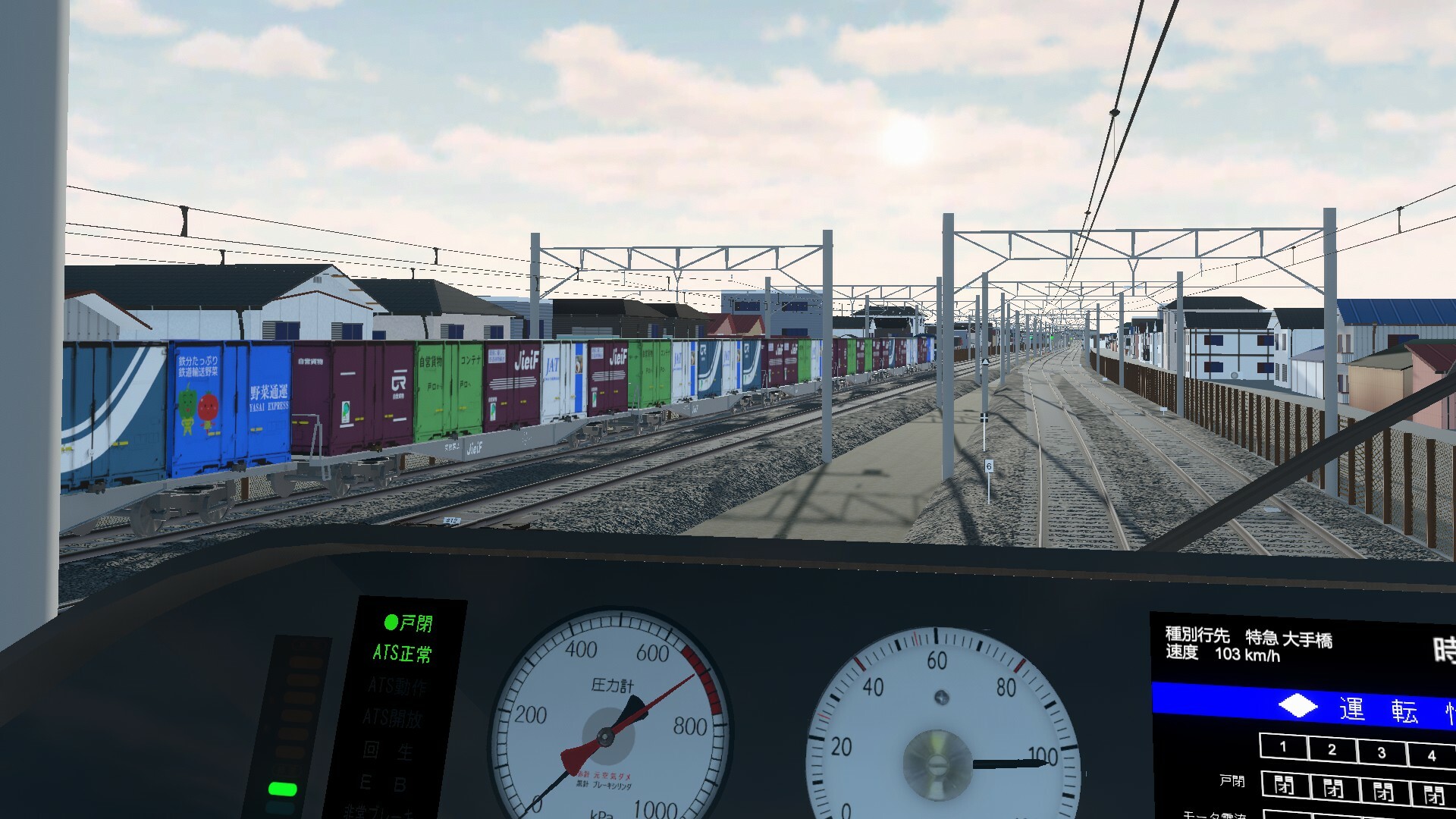
Task: Select car number 3 on the train monitor
Action: coord(1382,752)
